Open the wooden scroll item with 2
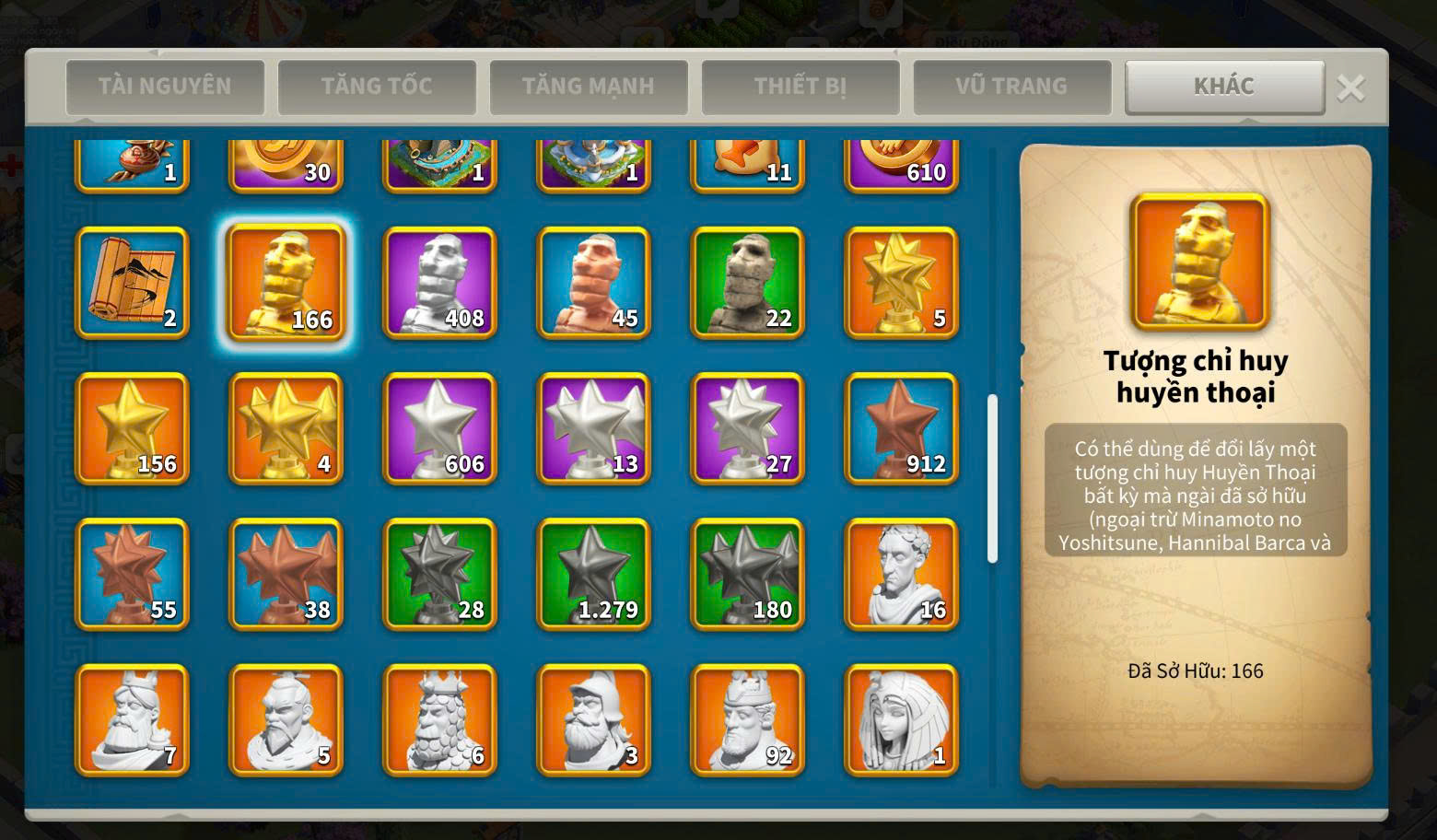The image size is (1437, 840). [x=132, y=283]
